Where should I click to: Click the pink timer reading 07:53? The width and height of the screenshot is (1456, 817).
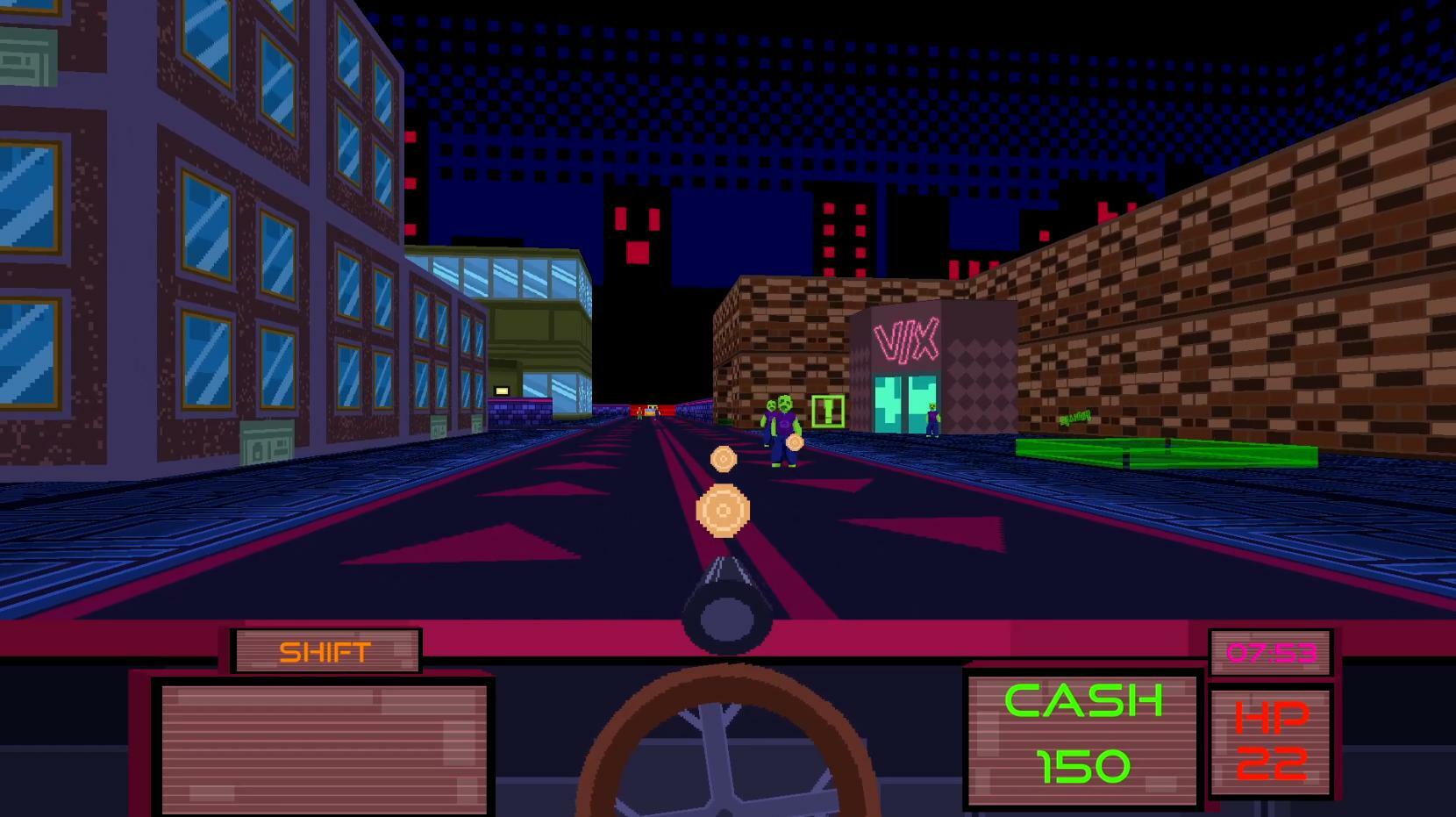pyautogui.click(x=1270, y=653)
